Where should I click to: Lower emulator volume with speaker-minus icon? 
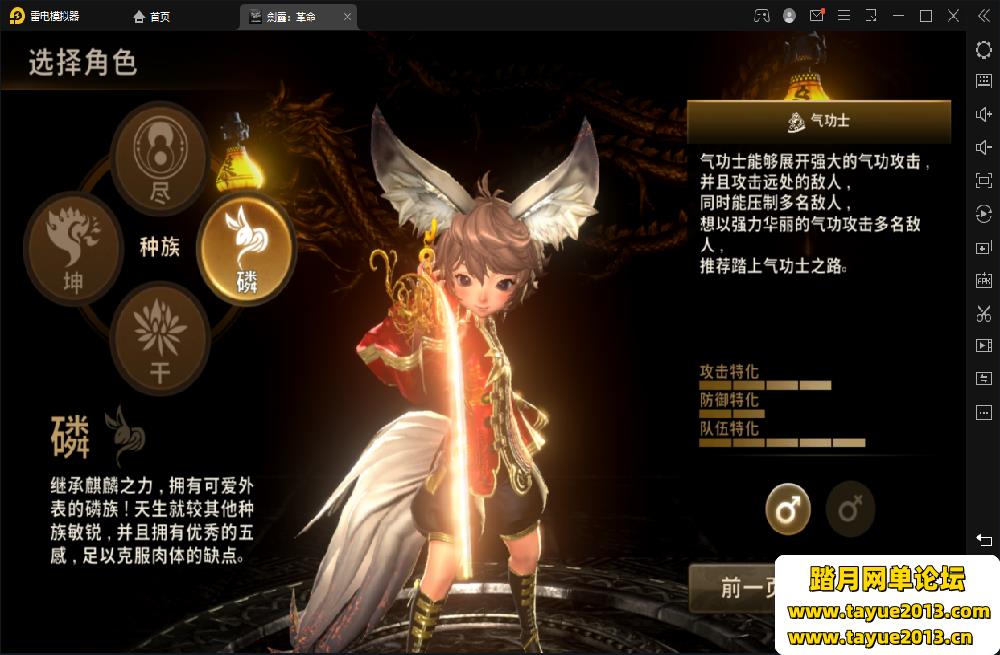point(983,147)
